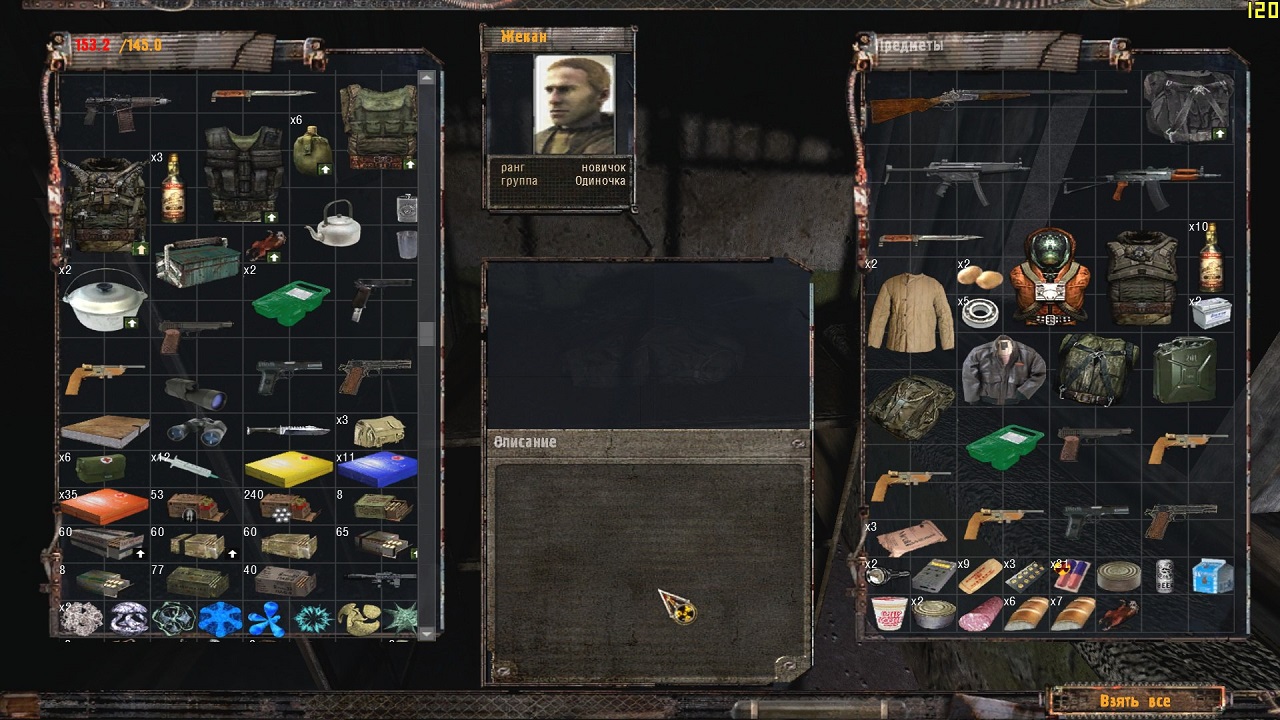Click the "Взять все" take-all button
The width and height of the screenshot is (1280, 720).
[x=1135, y=701]
